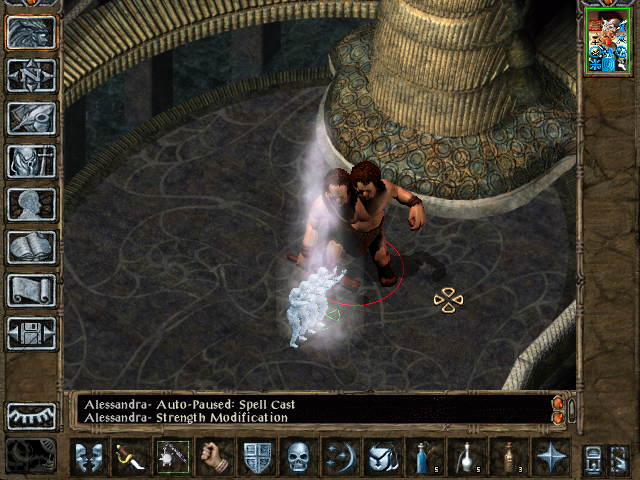Open the inventory screen
The height and width of the screenshot is (480, 640).
(31, 161)
